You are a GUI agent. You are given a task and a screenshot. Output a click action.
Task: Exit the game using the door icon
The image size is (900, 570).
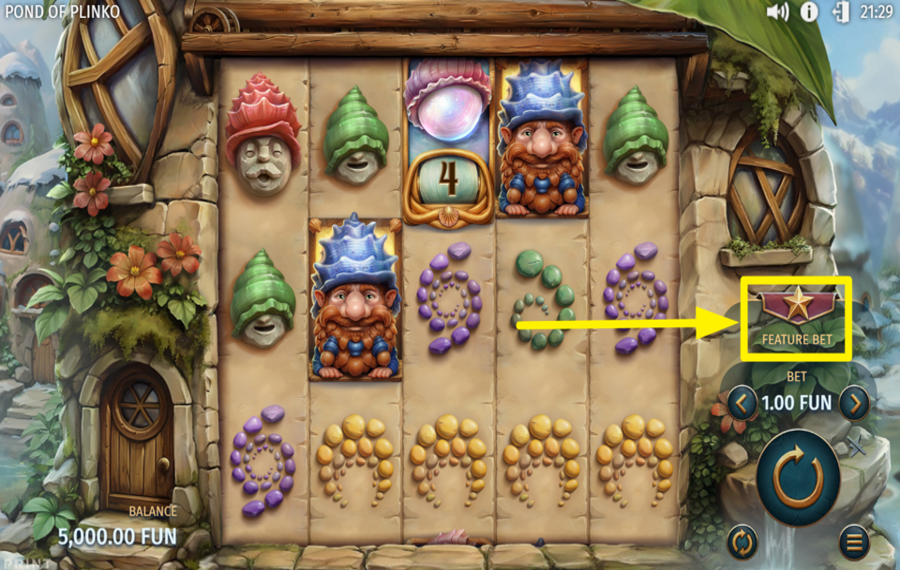point(840,12)
